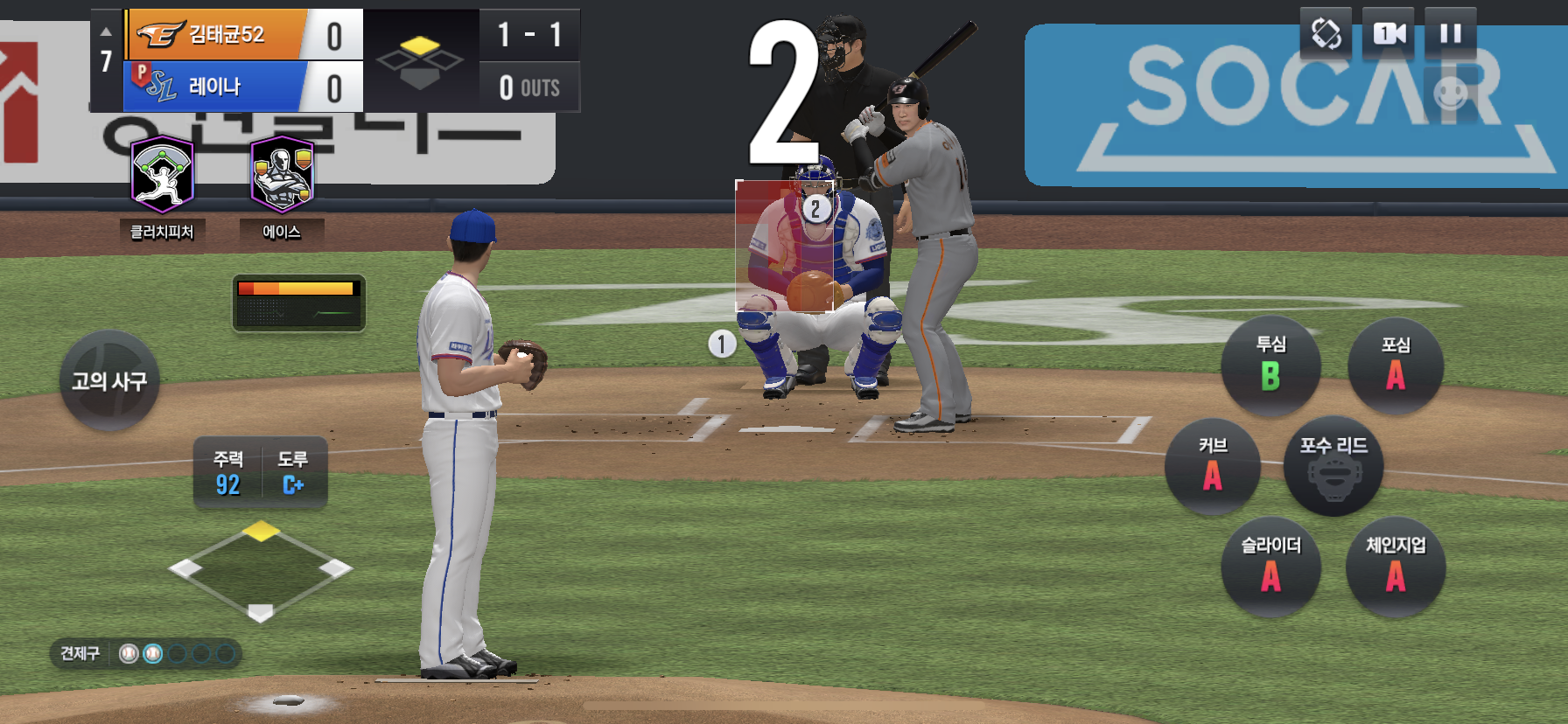The width and height of the screenshot is (1568, 724).
Task: Pick the slider (슬라이더) pitch
Action: coord(1270,567)
